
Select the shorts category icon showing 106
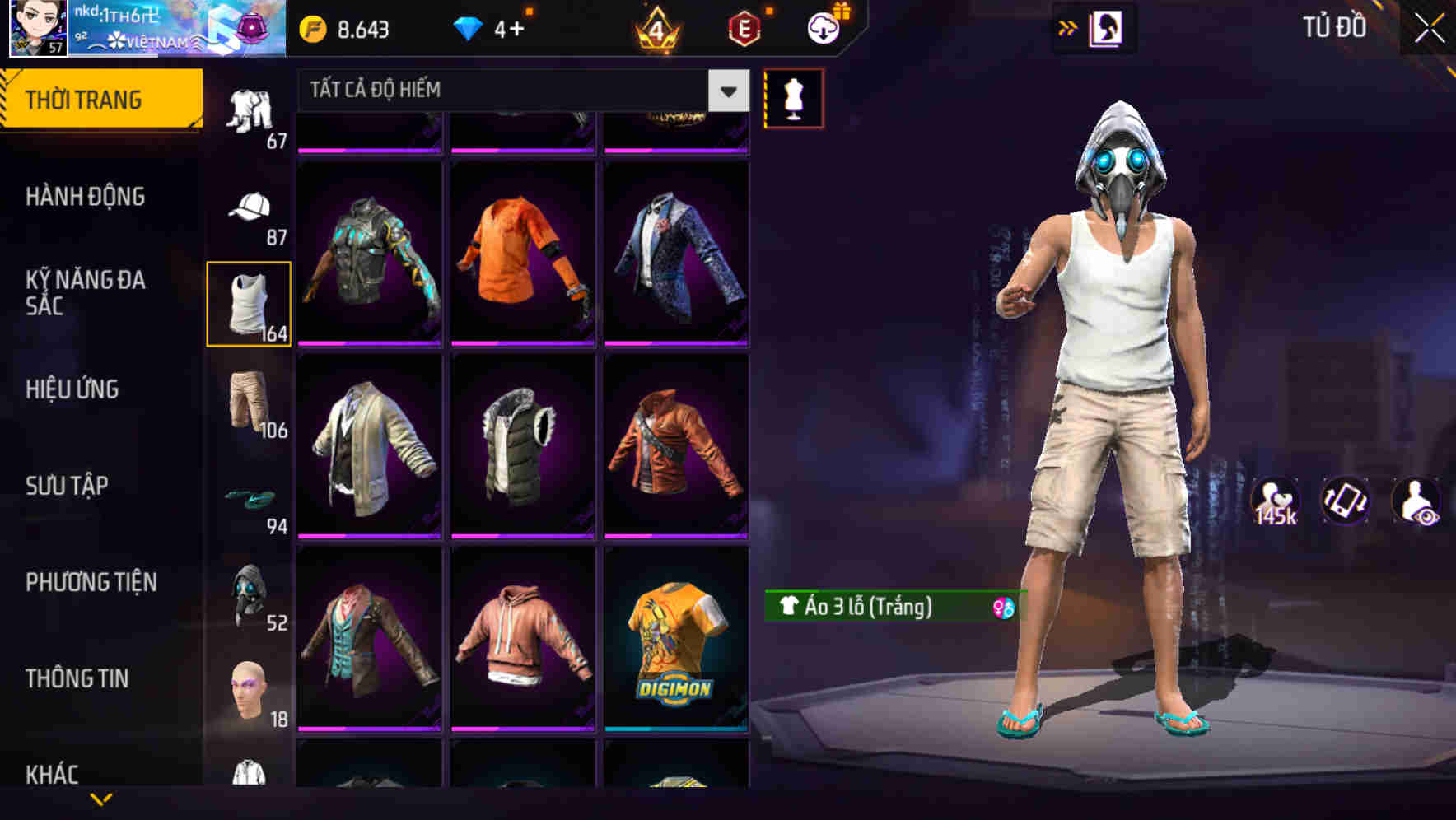point(248,400)
